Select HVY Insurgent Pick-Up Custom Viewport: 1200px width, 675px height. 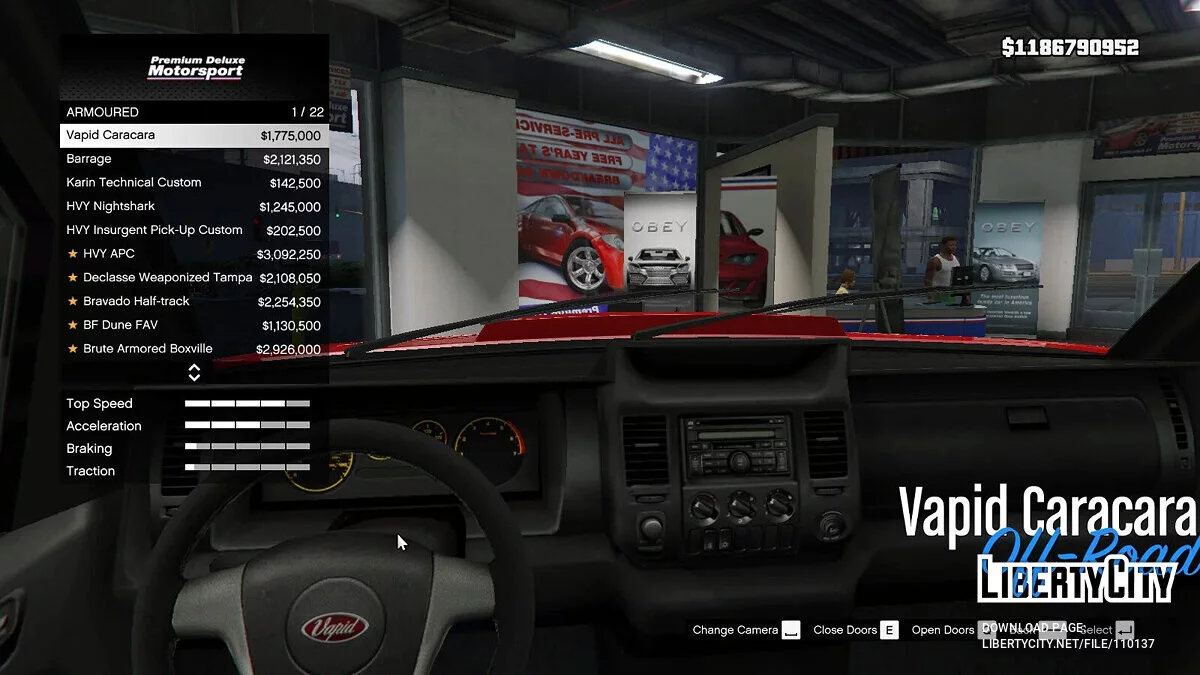point(194,230)
